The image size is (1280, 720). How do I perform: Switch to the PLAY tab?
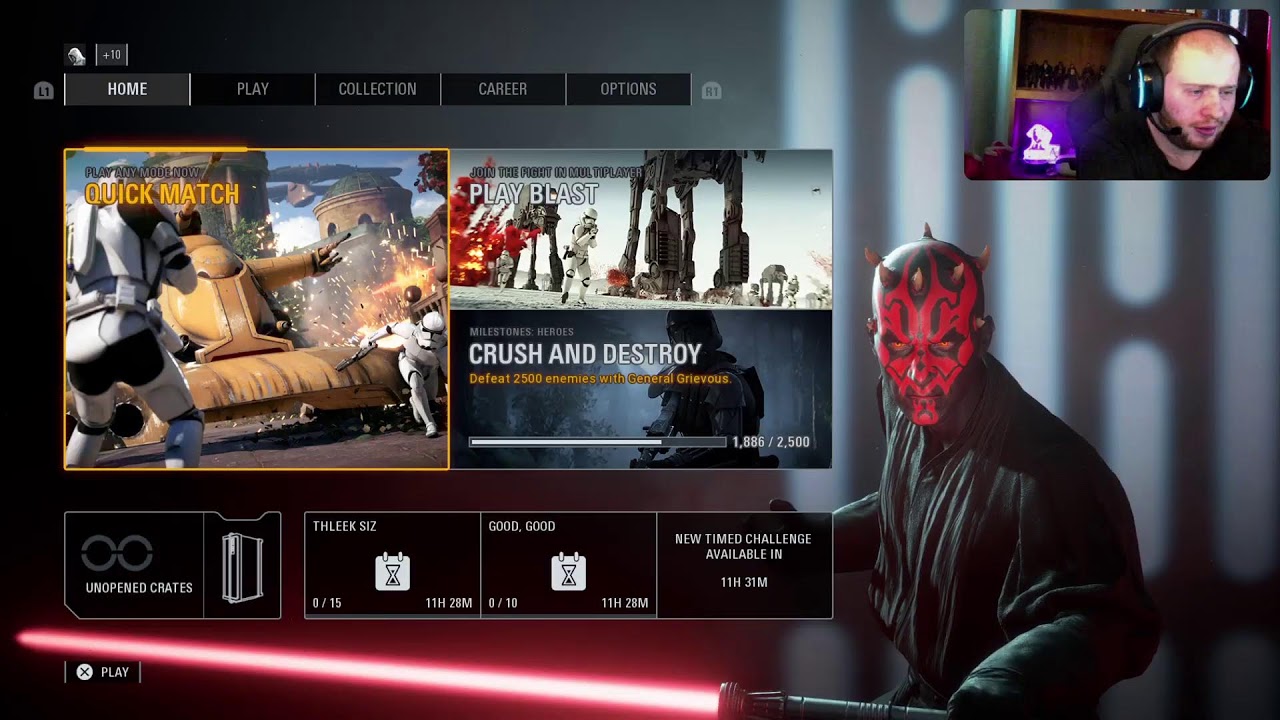252,89
